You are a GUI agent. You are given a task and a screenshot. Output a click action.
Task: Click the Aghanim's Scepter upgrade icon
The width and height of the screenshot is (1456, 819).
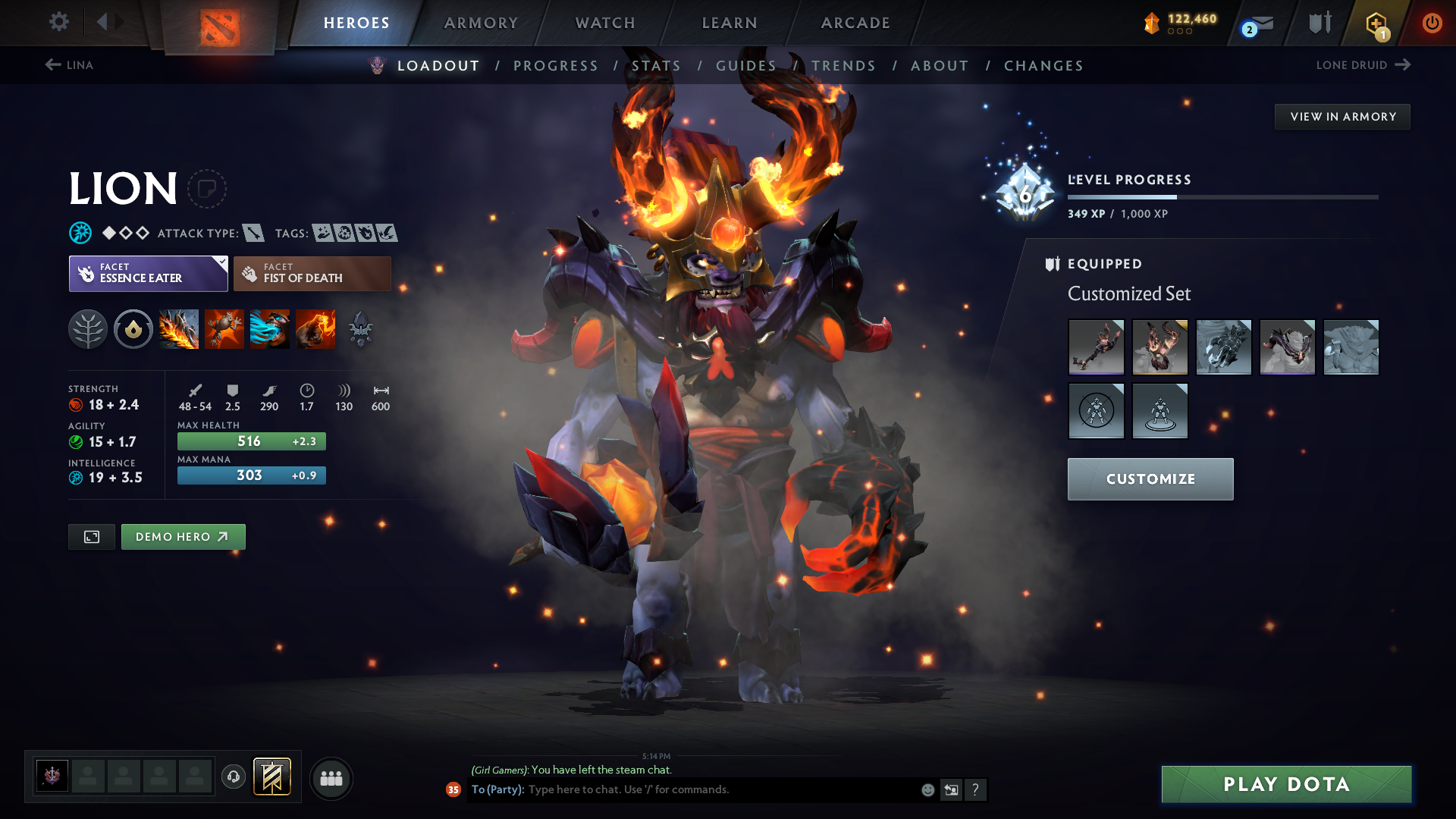pos(361,329)
